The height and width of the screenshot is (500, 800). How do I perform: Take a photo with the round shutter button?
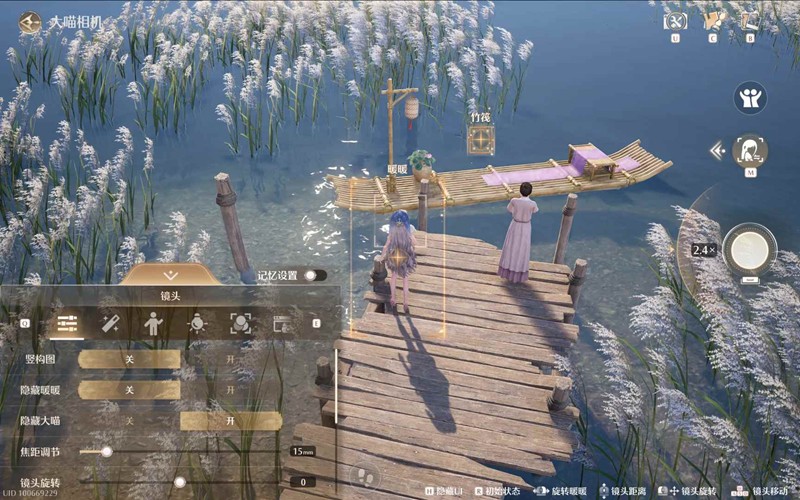(x=749, y=249)
